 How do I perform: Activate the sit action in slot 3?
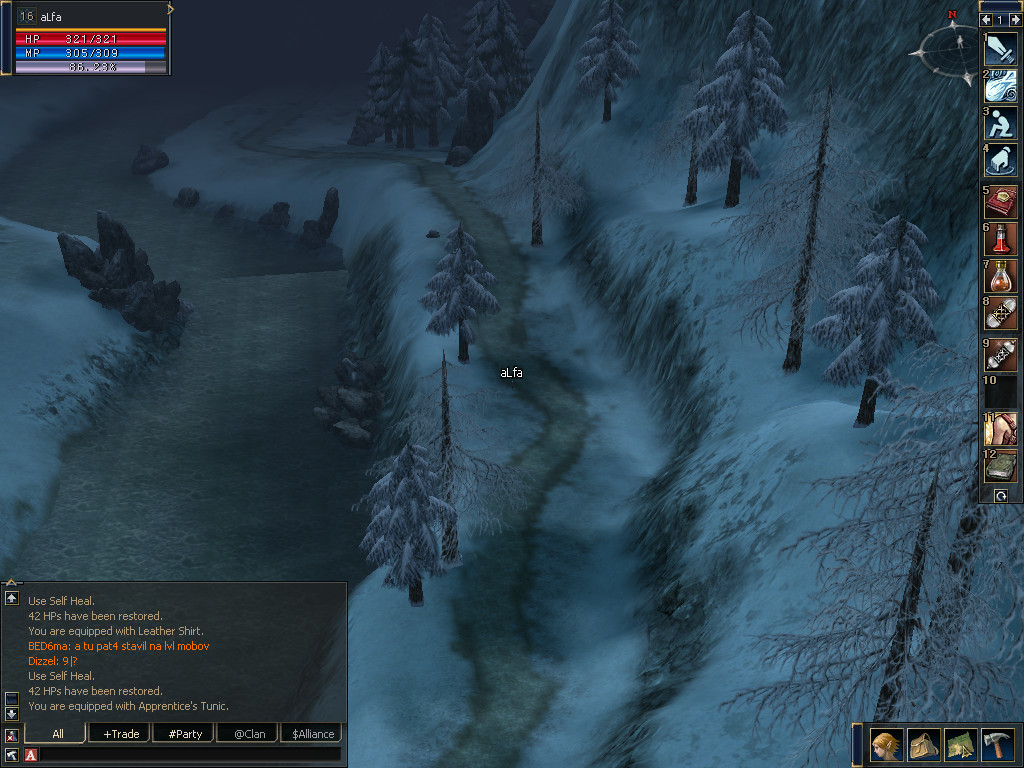click(x=1001, y=123)
